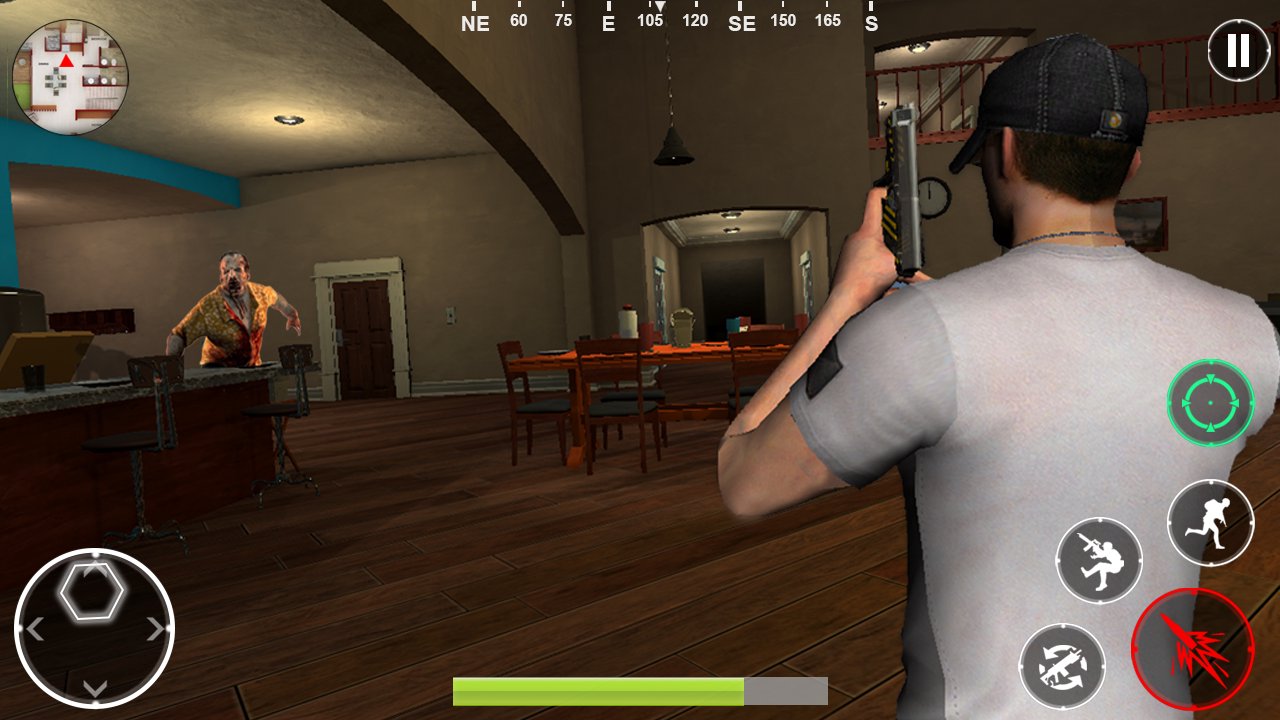Tap the S marker on the compass bar
Screen dimensions: 1280x720
871,23
